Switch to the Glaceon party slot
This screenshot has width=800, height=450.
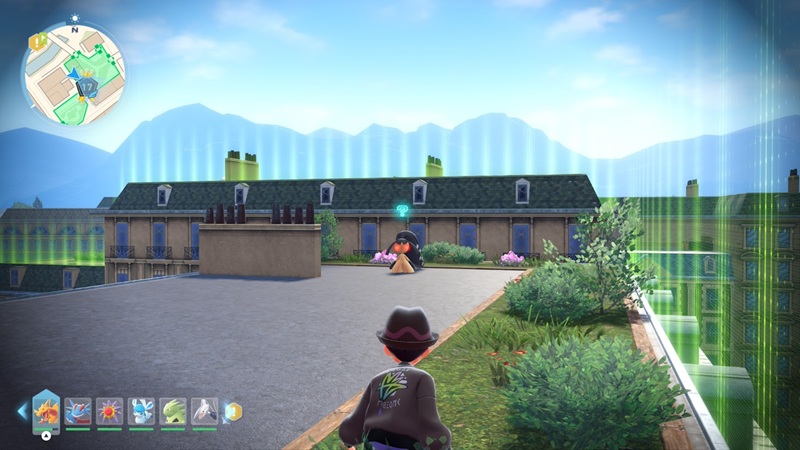141,410
